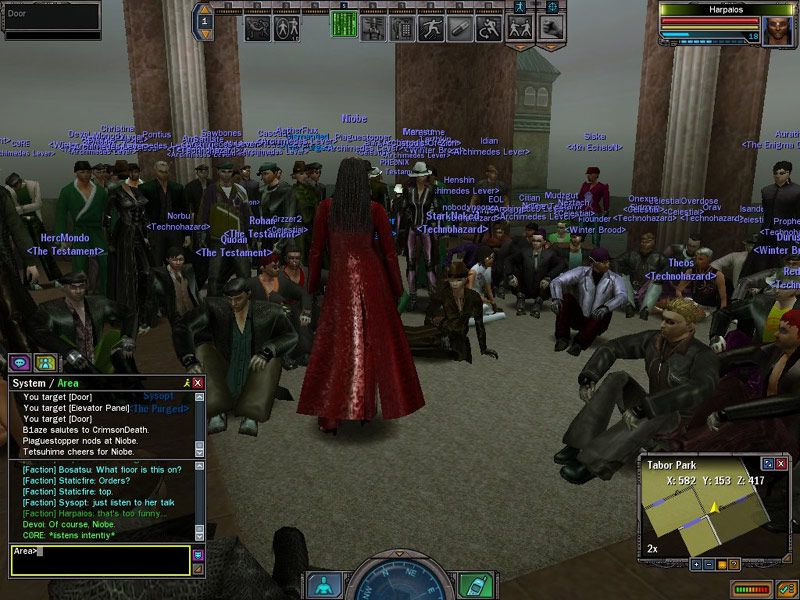Zoom in the minimap with plus button
The height and width of the screenshot is (600, 800).
tap(696, 564)
